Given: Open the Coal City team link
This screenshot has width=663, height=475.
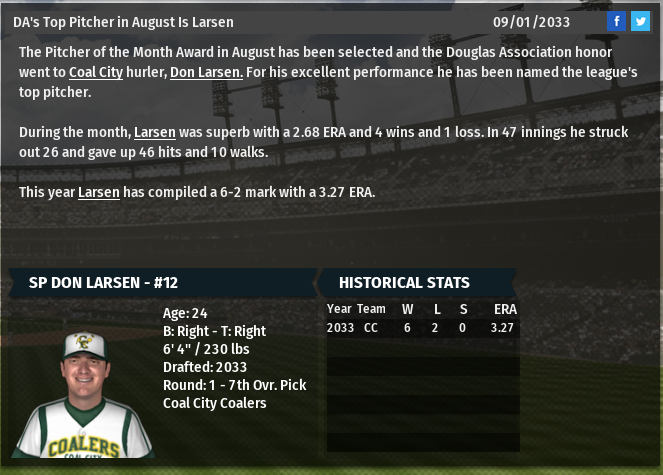Looking at the screenshot, I should [x=96, y=72].
